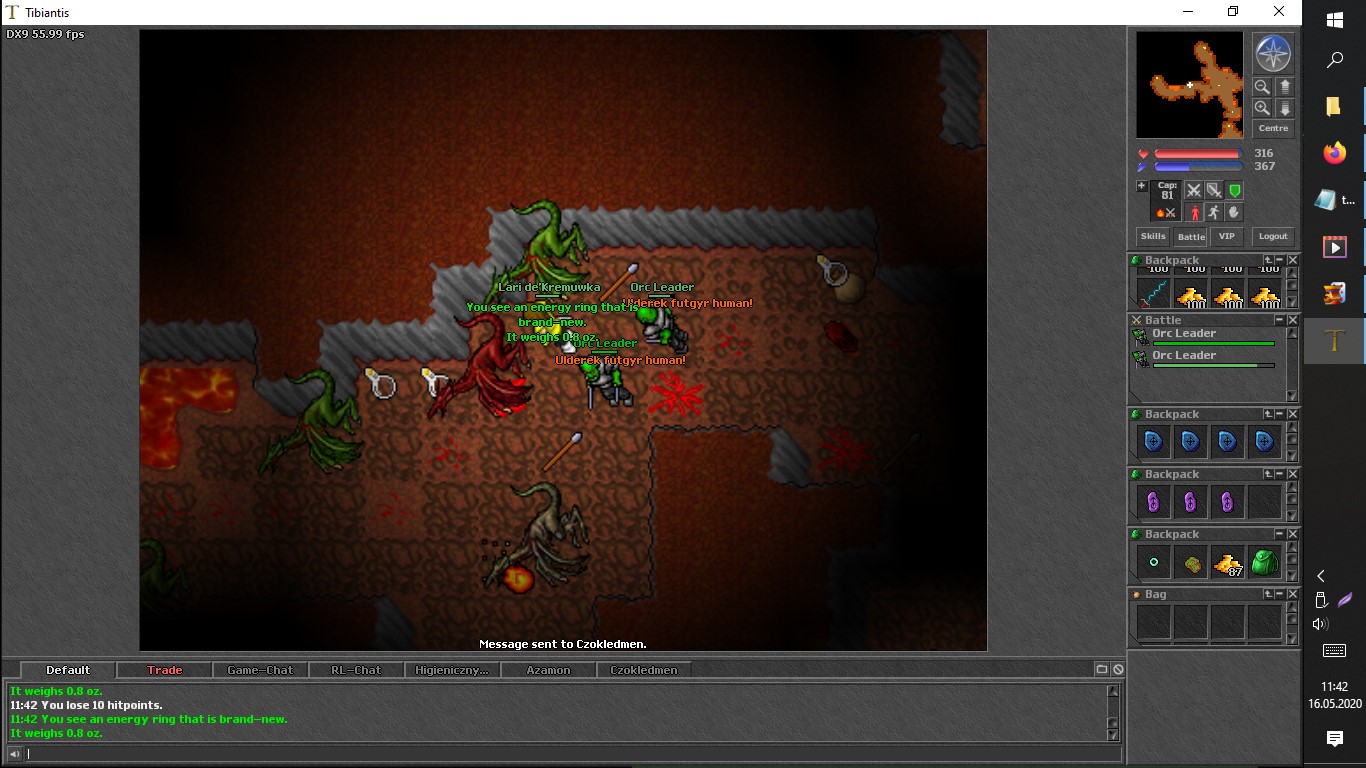Open the VIP list
The image size is (1366, 768).
[x=1227, y=236]
